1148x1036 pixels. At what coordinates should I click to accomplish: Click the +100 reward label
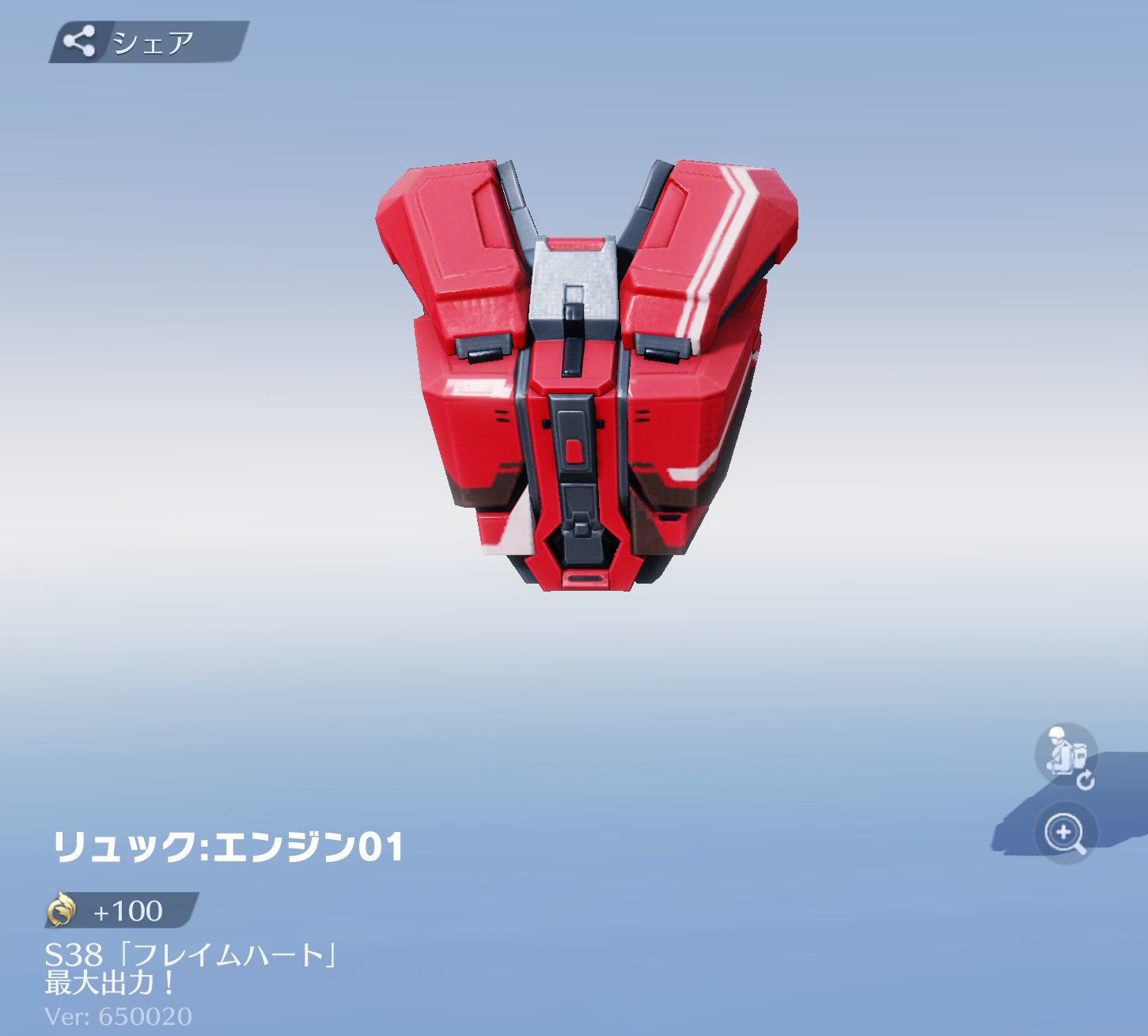[x=127, y=911]
